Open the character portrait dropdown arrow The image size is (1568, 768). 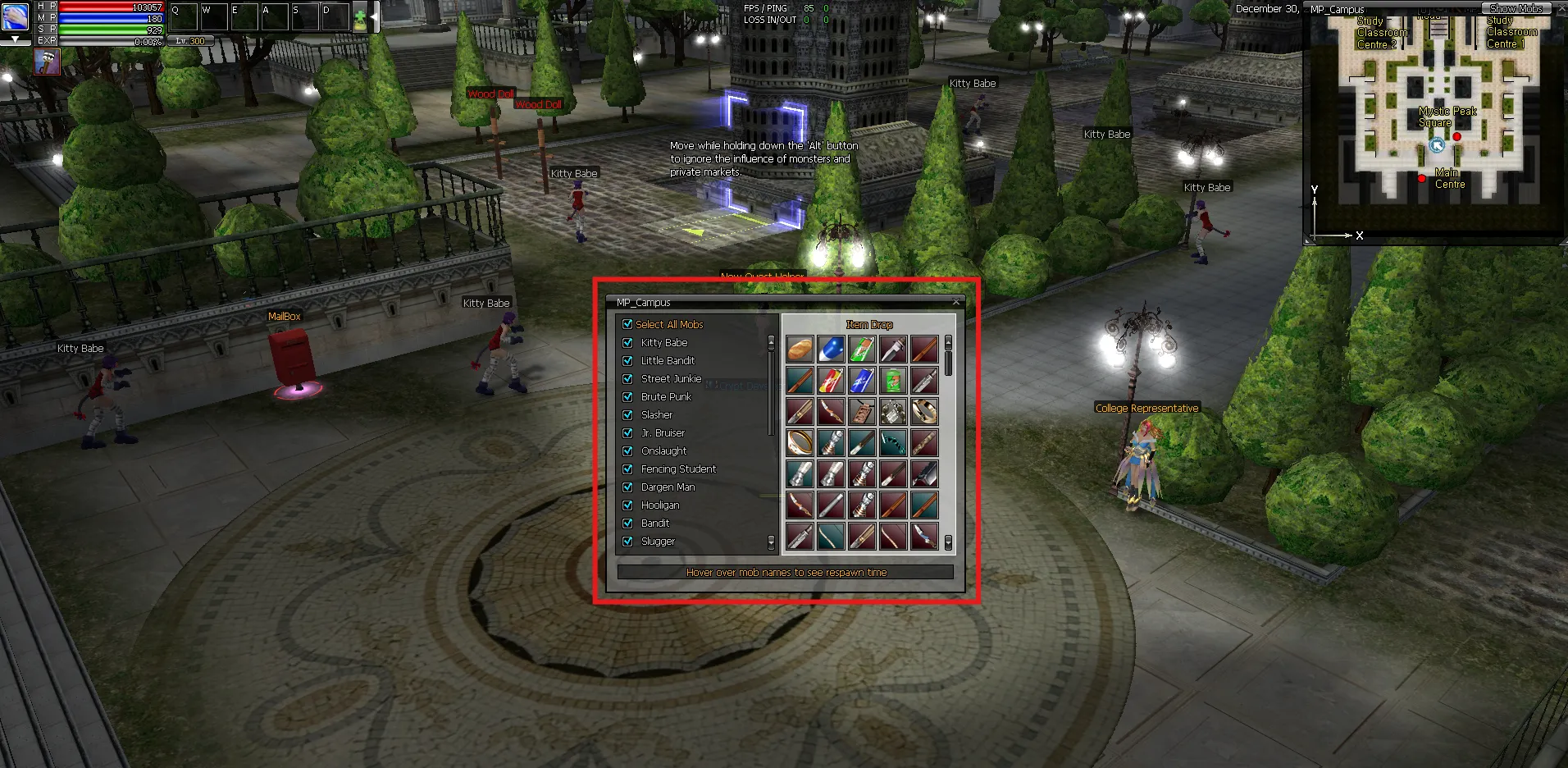pyautogui.click(x=15, y=39)
